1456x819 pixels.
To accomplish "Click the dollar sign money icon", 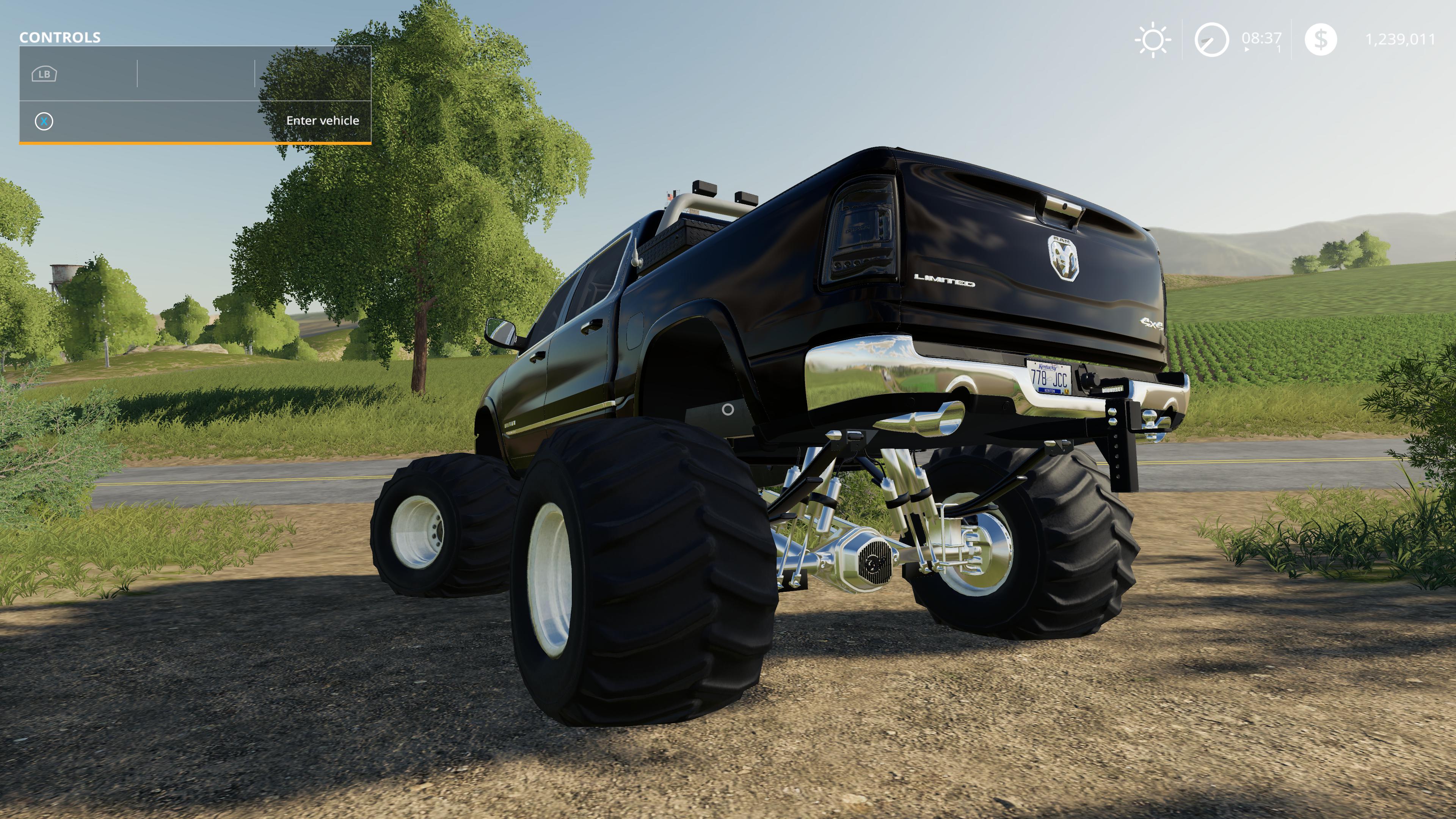I will click(1321, 39).
